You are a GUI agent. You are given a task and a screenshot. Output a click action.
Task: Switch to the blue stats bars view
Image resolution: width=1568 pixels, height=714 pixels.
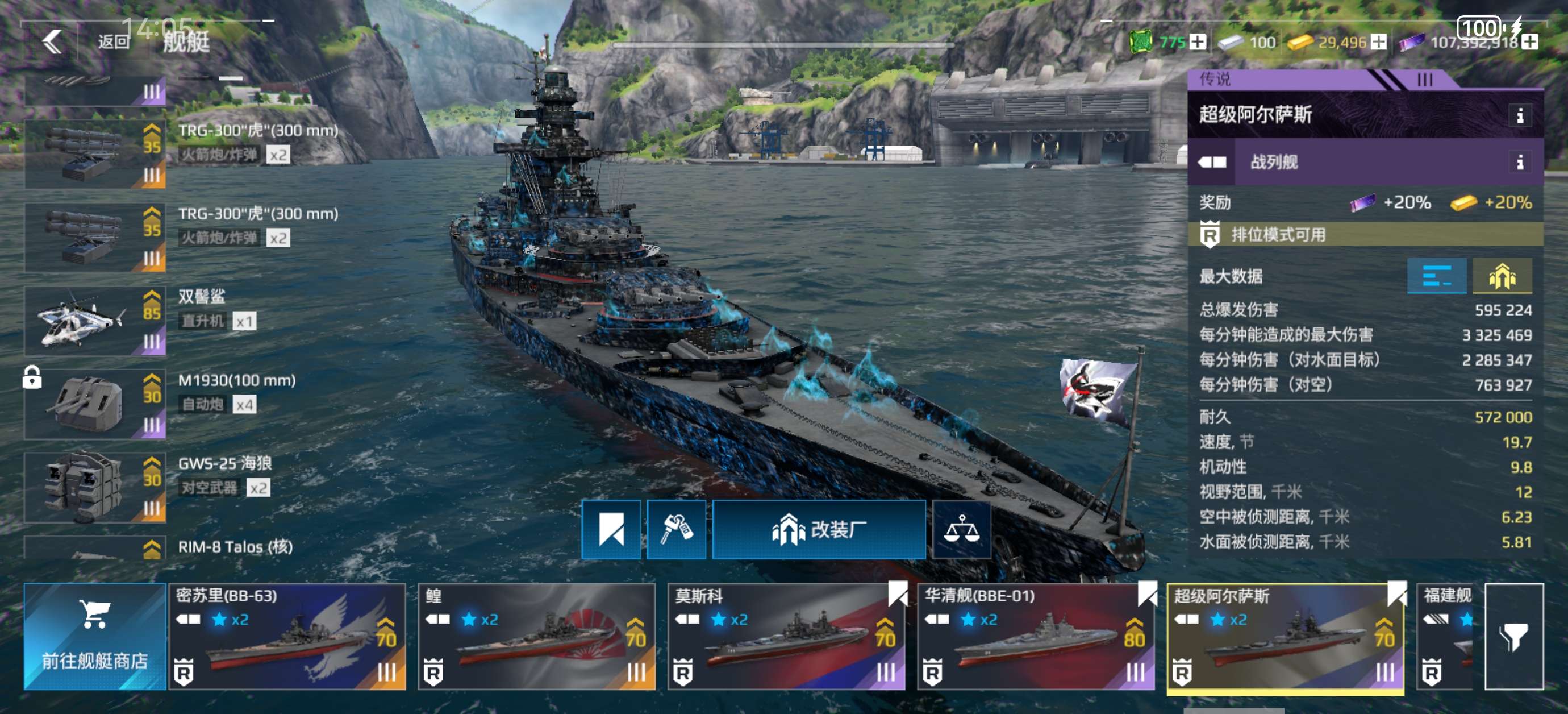[1436, 276]
